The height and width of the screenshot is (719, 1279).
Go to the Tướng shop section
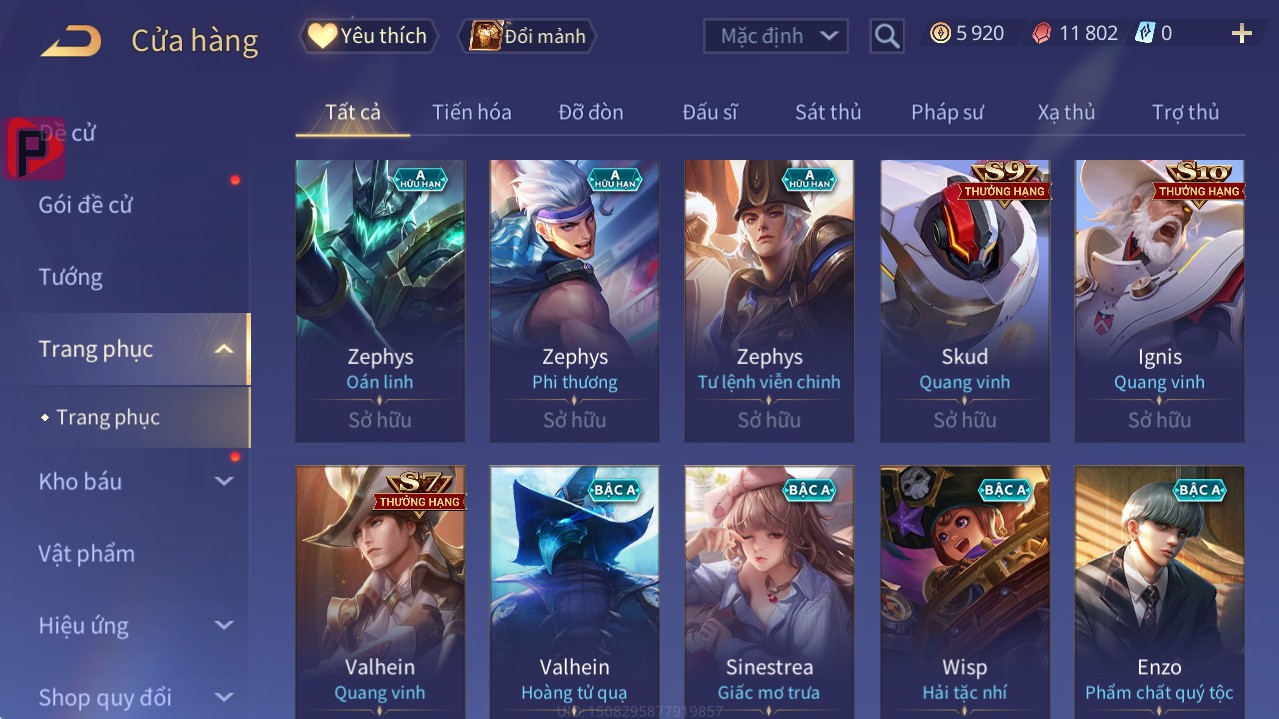point(70,277)
